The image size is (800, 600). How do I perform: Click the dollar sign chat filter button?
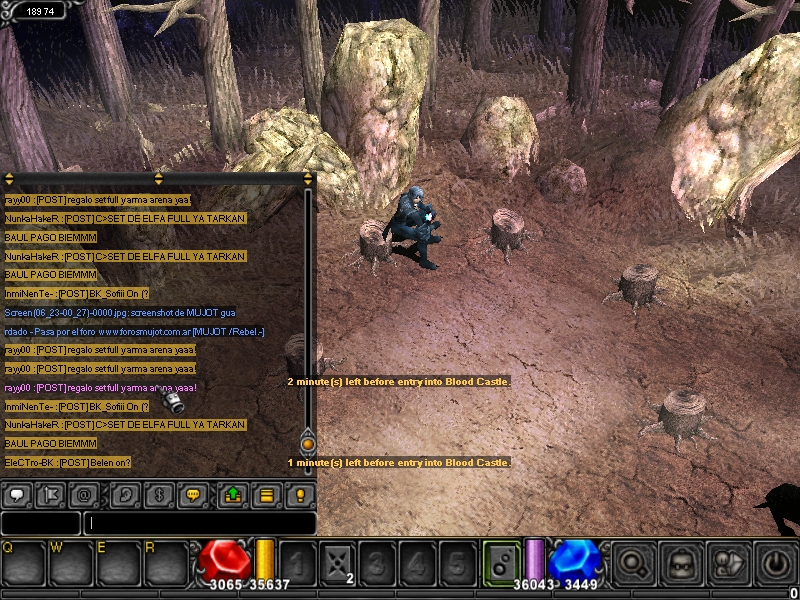pyautogui.click(x=158, y=494)
